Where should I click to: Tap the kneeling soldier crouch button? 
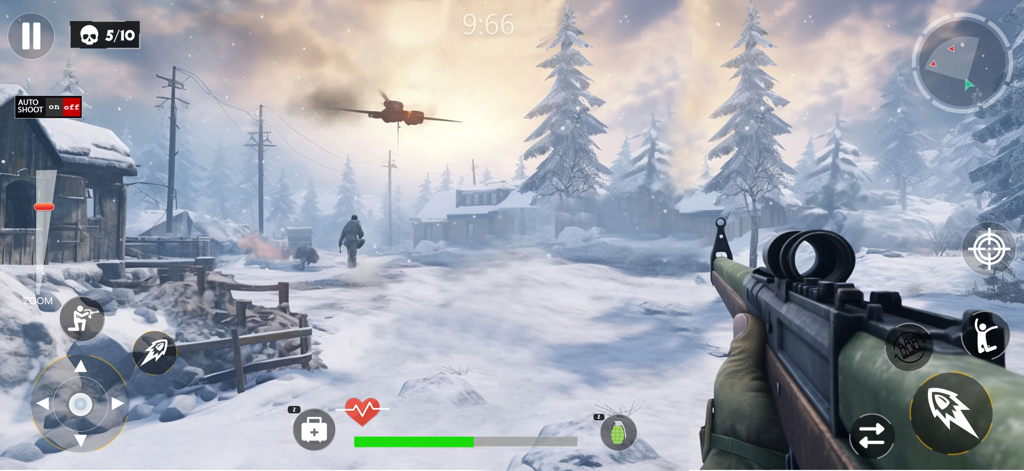pyautogui.click(x=82, y=319)
